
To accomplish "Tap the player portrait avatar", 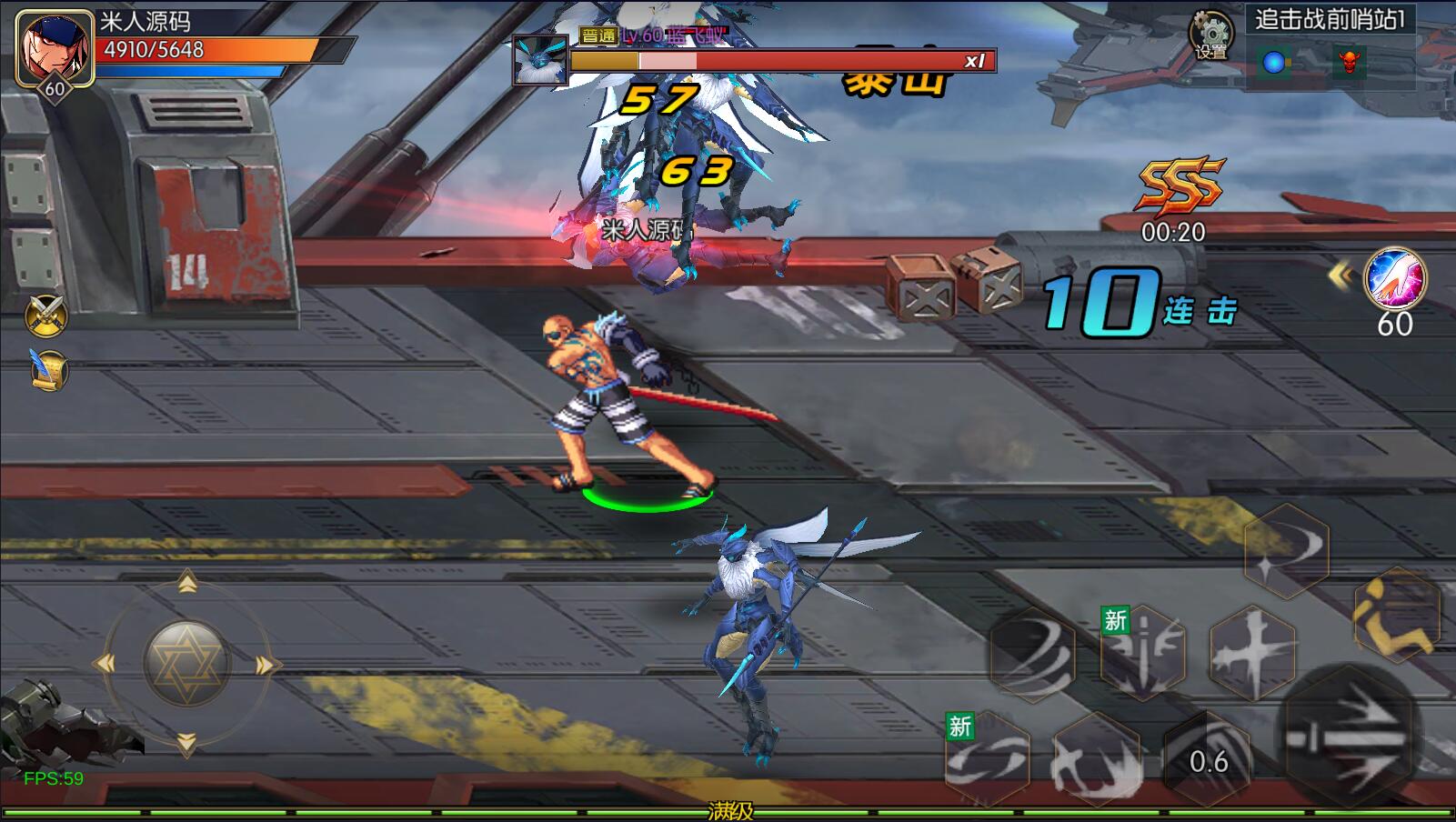I will tap(54, 49).
